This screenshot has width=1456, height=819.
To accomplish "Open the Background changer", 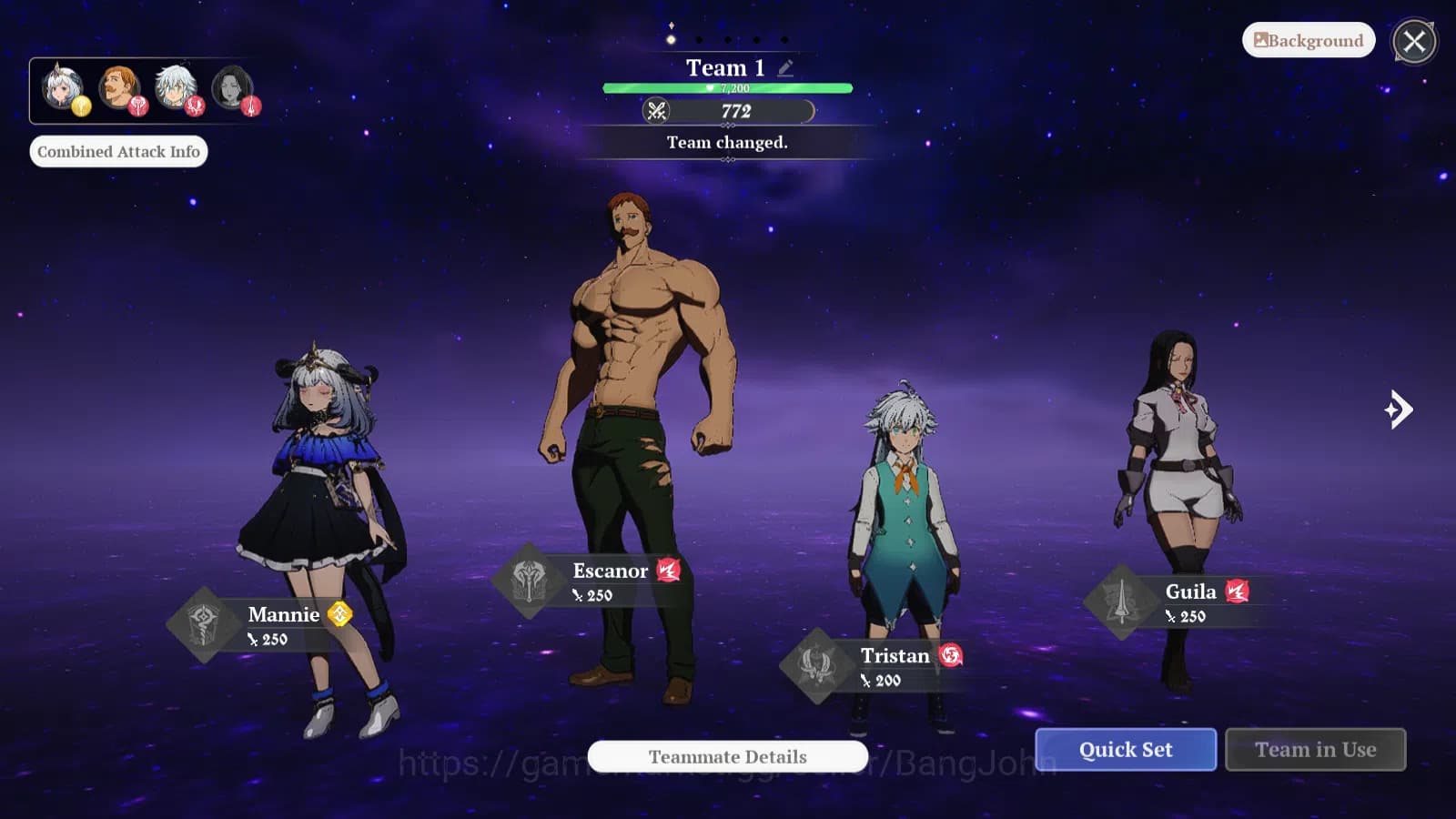I will coord(1308,40).
